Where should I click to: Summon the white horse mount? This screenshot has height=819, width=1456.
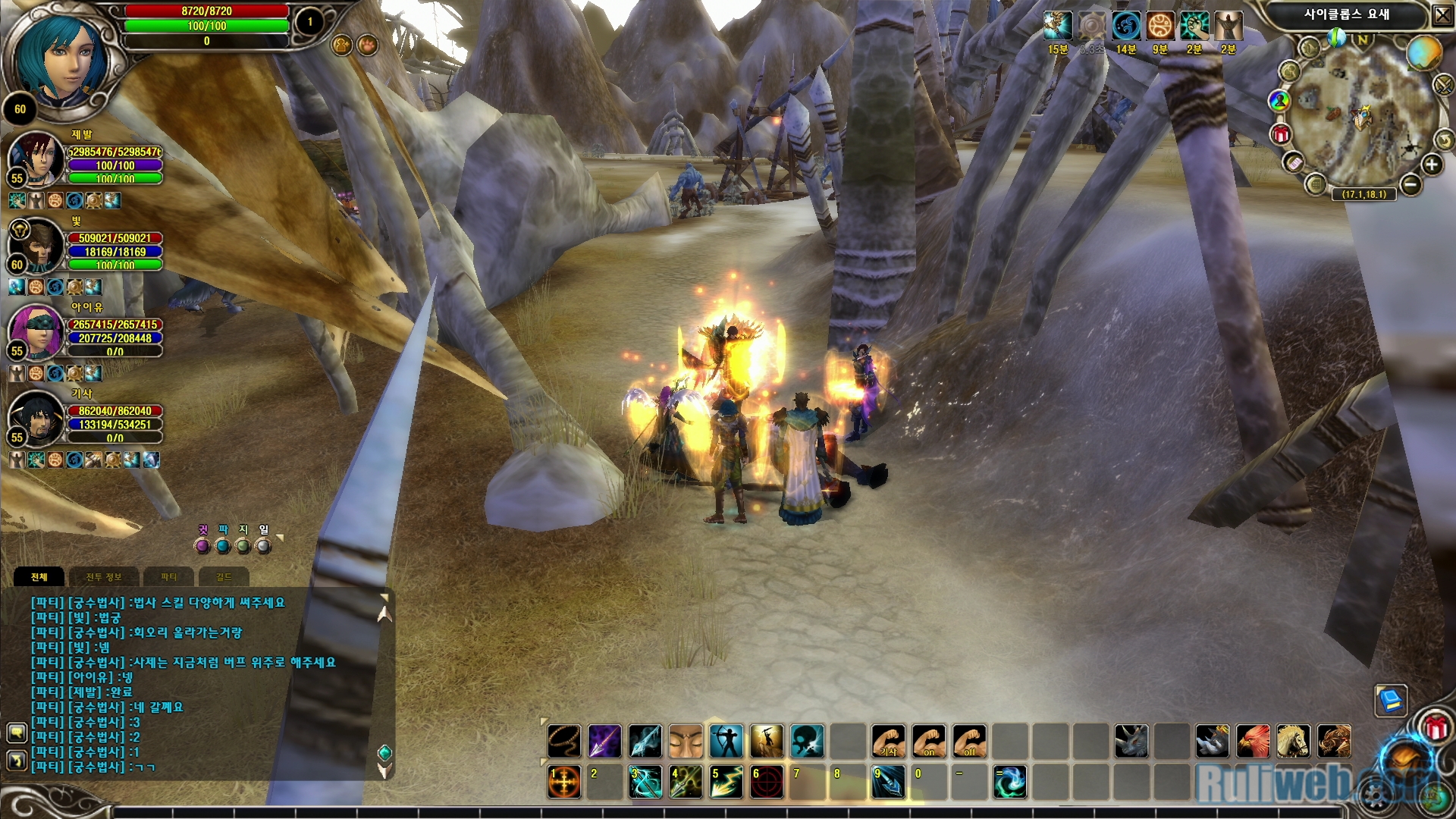click(x=1293, y=741)
